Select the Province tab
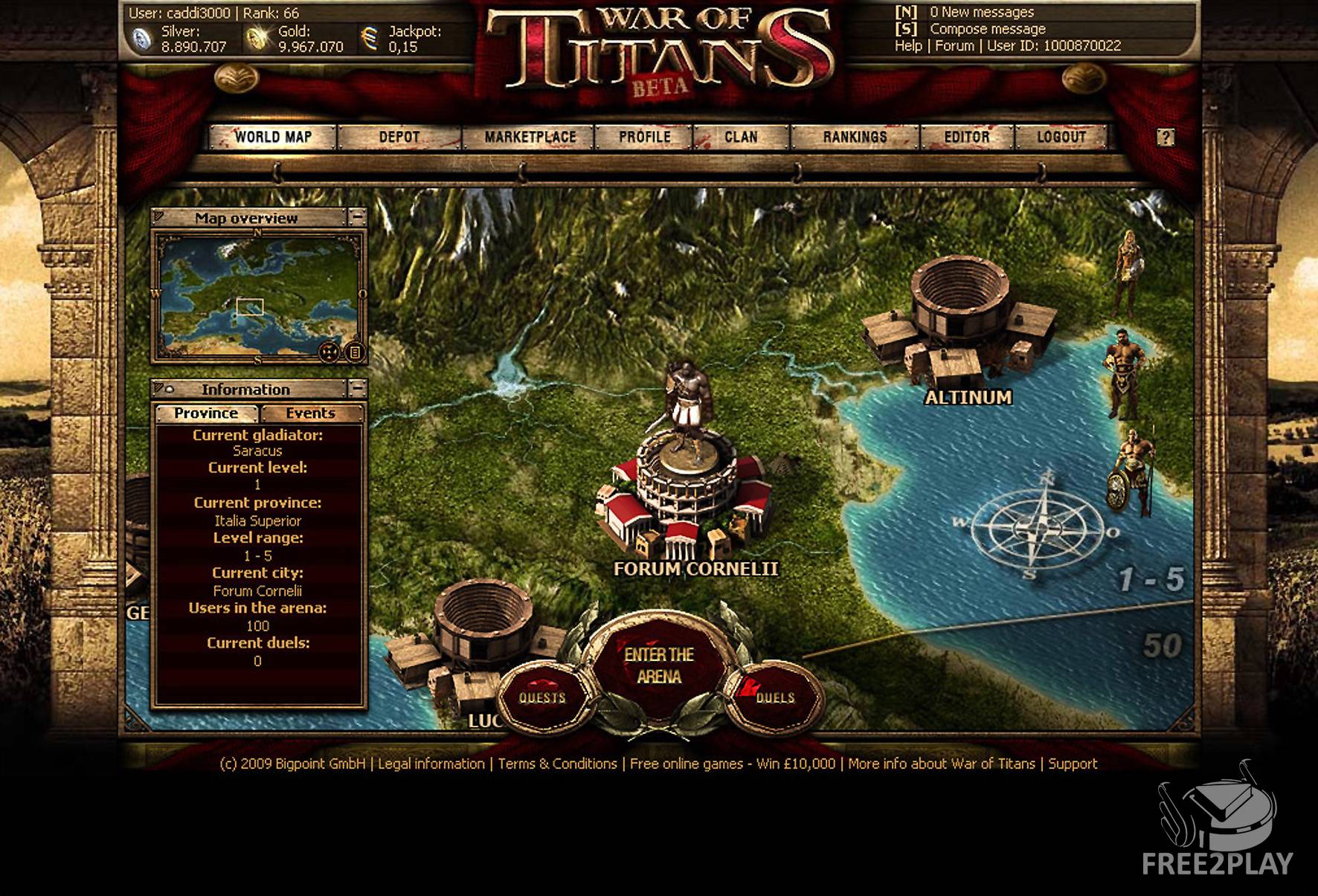The image size is (1318, 896). pos(206,413)
